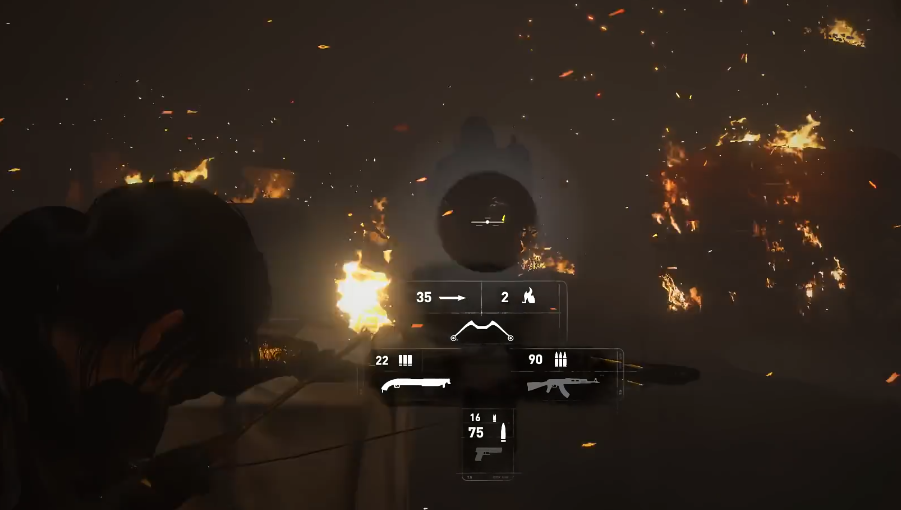
Task: Choose the pistol slot
Action: (x=489, y=453)
